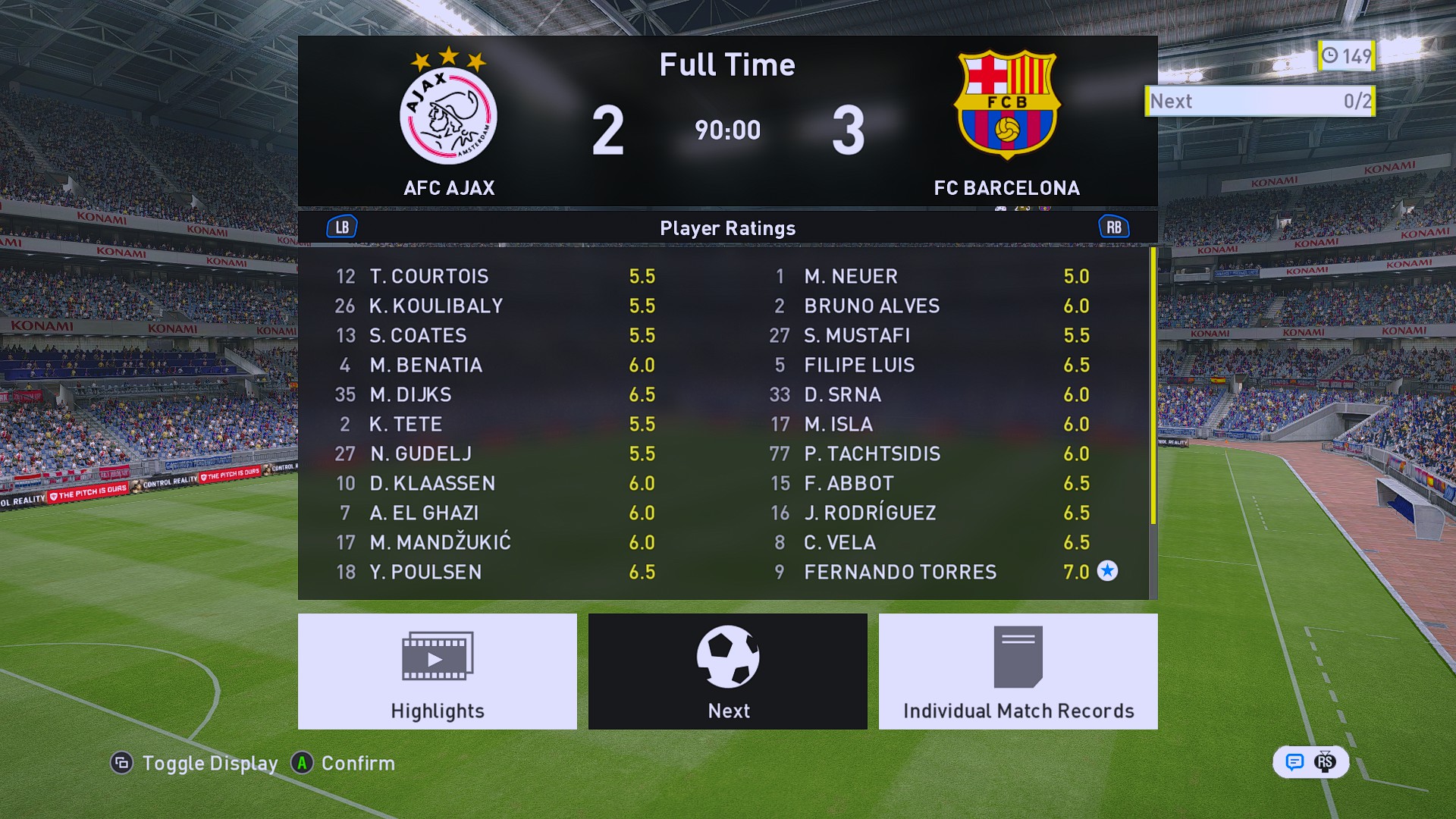Select the Next button with football icon
1456x819 pixels.
click(x=728, y=671)
